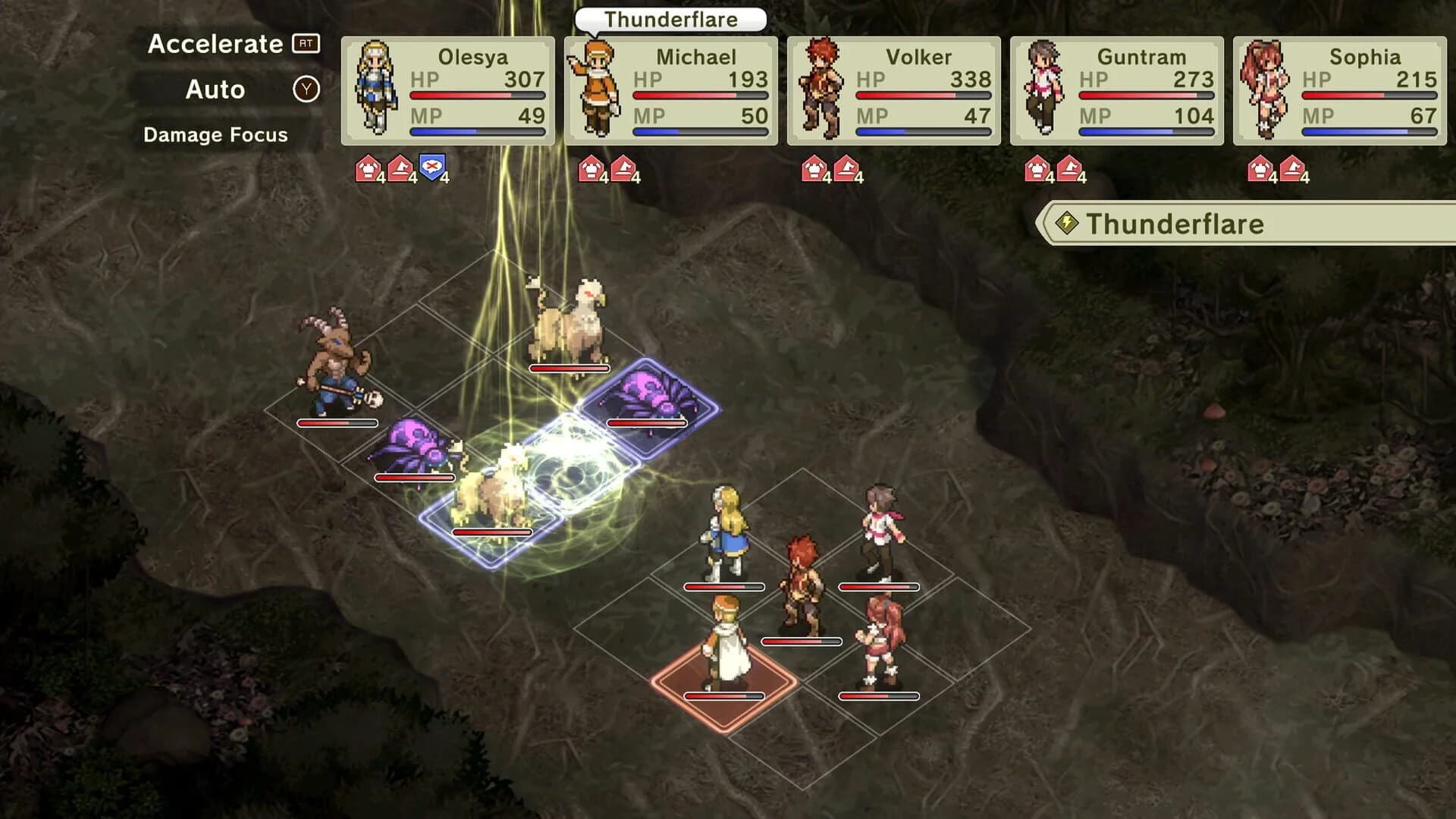Open the Thunderflare speech bubble above Michael

(670, 20)
